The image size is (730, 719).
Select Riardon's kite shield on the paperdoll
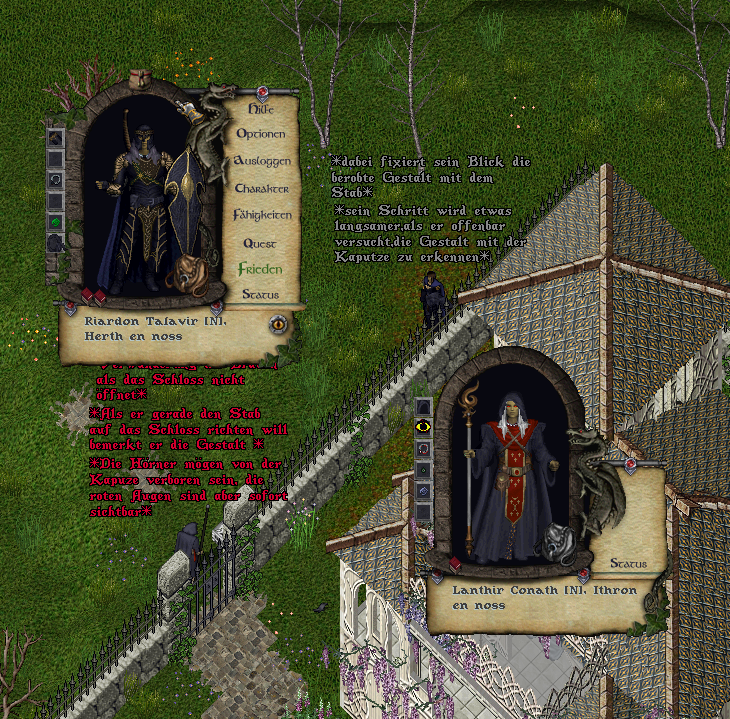pyautogui.click(x=184, y=190)
